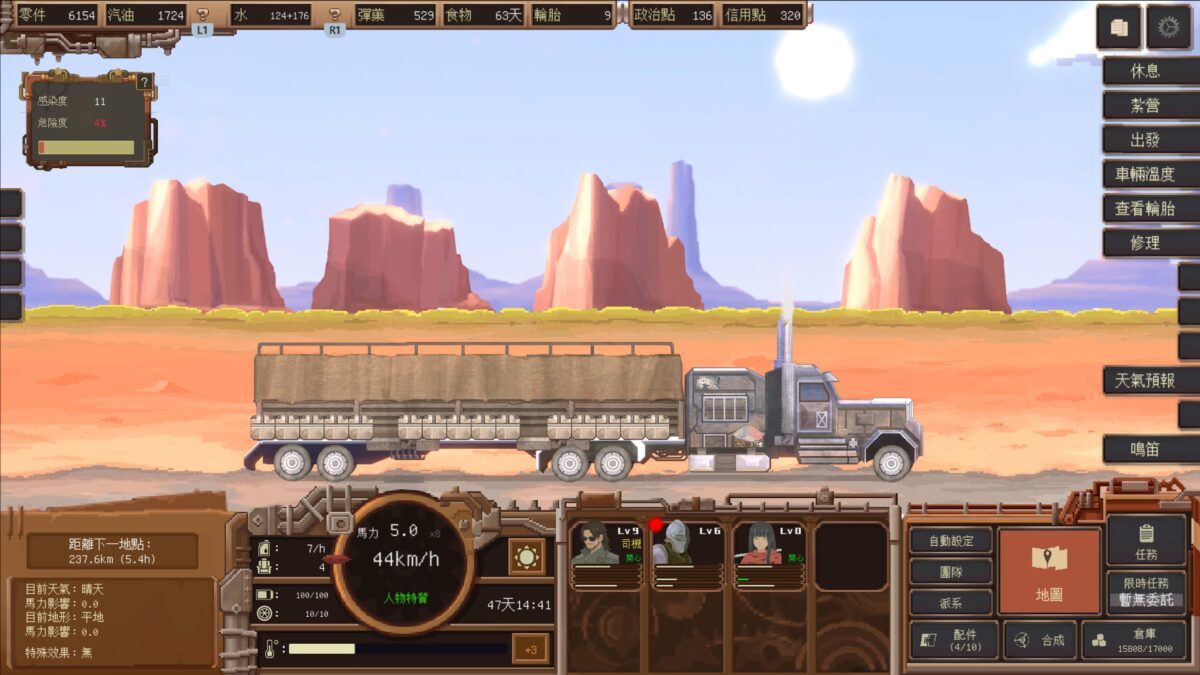Open the 地圖 map panel

[1049, 571]
